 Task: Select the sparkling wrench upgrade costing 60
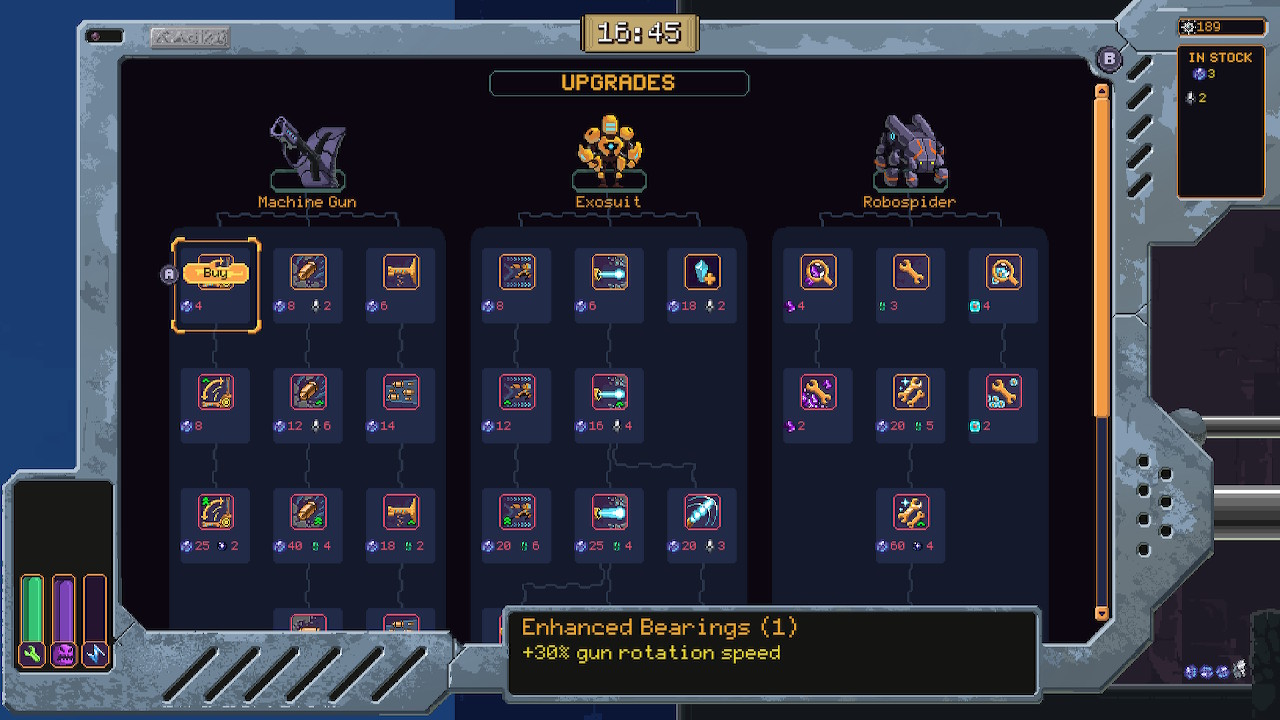coord(909,510)
